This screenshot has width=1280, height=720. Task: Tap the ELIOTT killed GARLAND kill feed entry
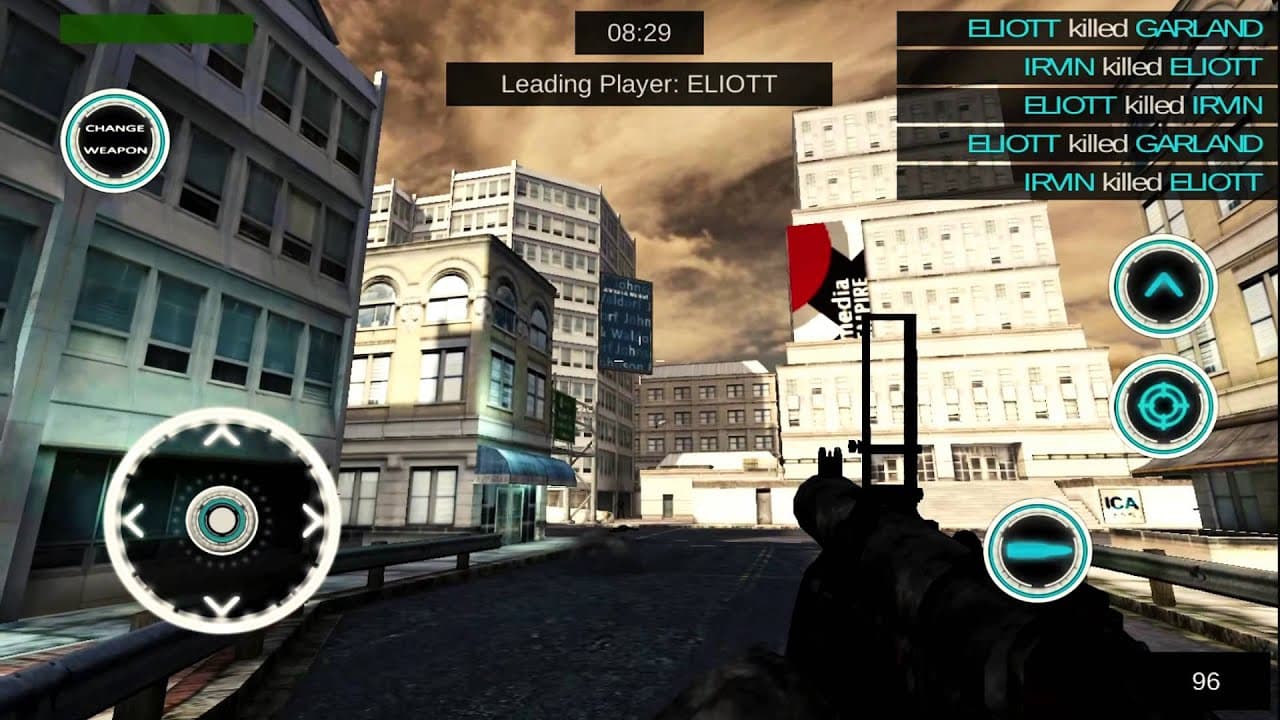1113,28
